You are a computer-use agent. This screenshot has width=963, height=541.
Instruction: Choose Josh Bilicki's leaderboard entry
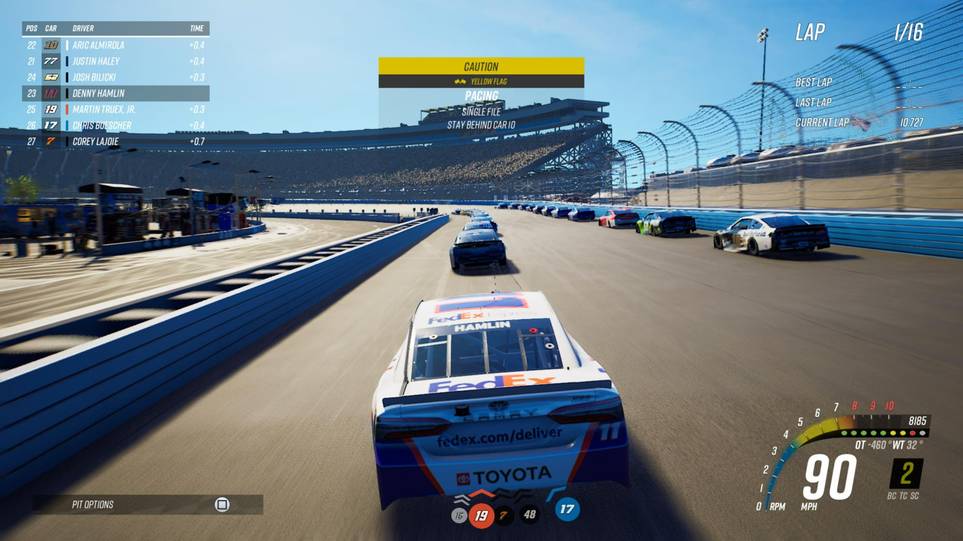pos(115,77)
